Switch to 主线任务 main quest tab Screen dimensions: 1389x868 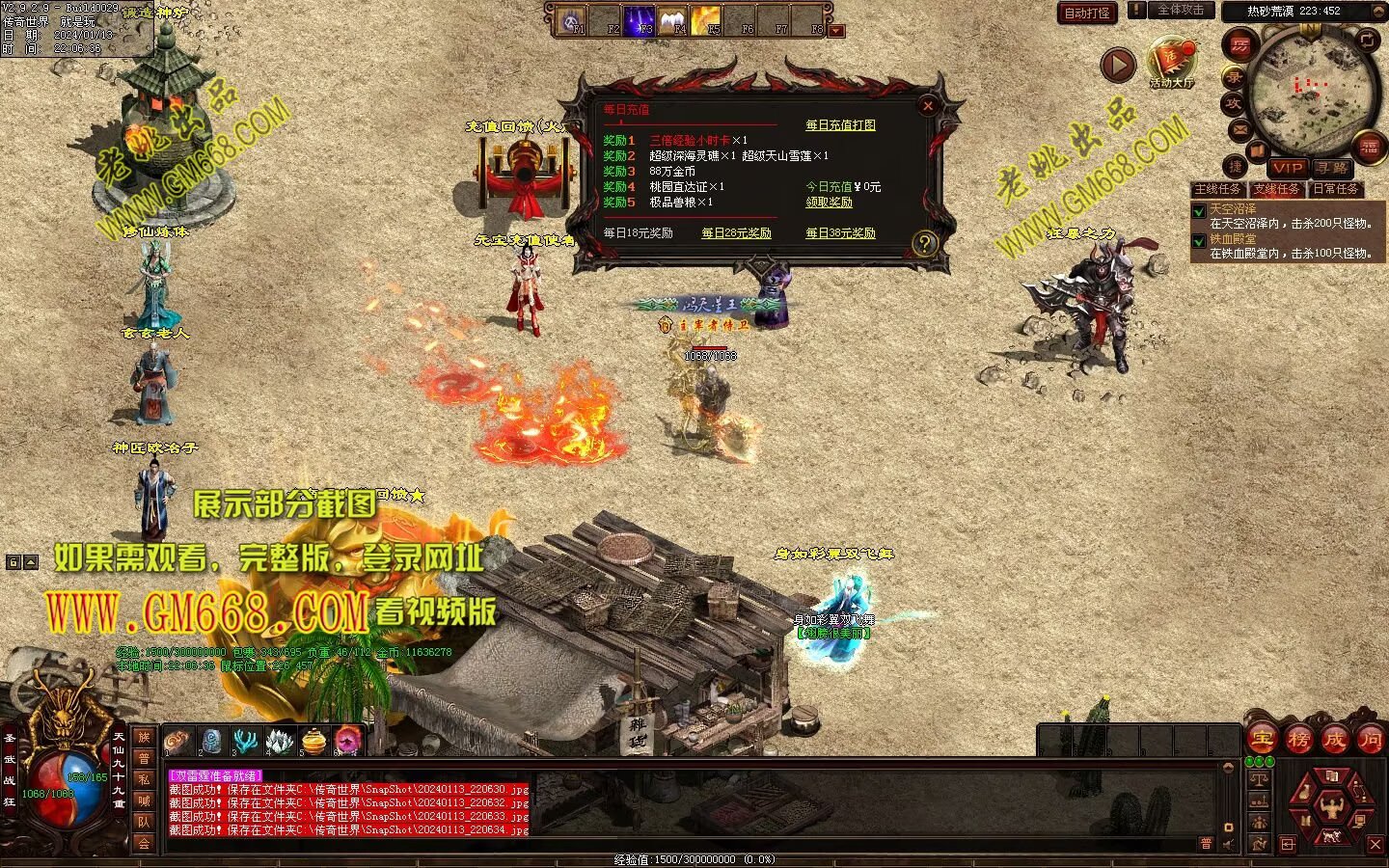pyautogui.click(x=1217, y=189)
